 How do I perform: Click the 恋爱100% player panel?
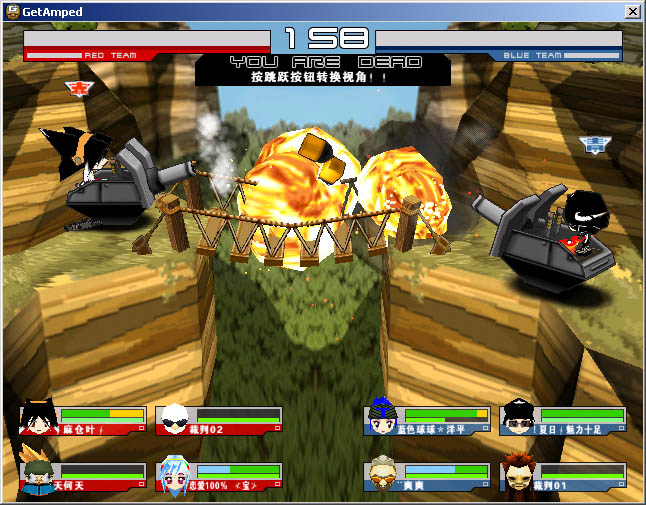(219, 477)
